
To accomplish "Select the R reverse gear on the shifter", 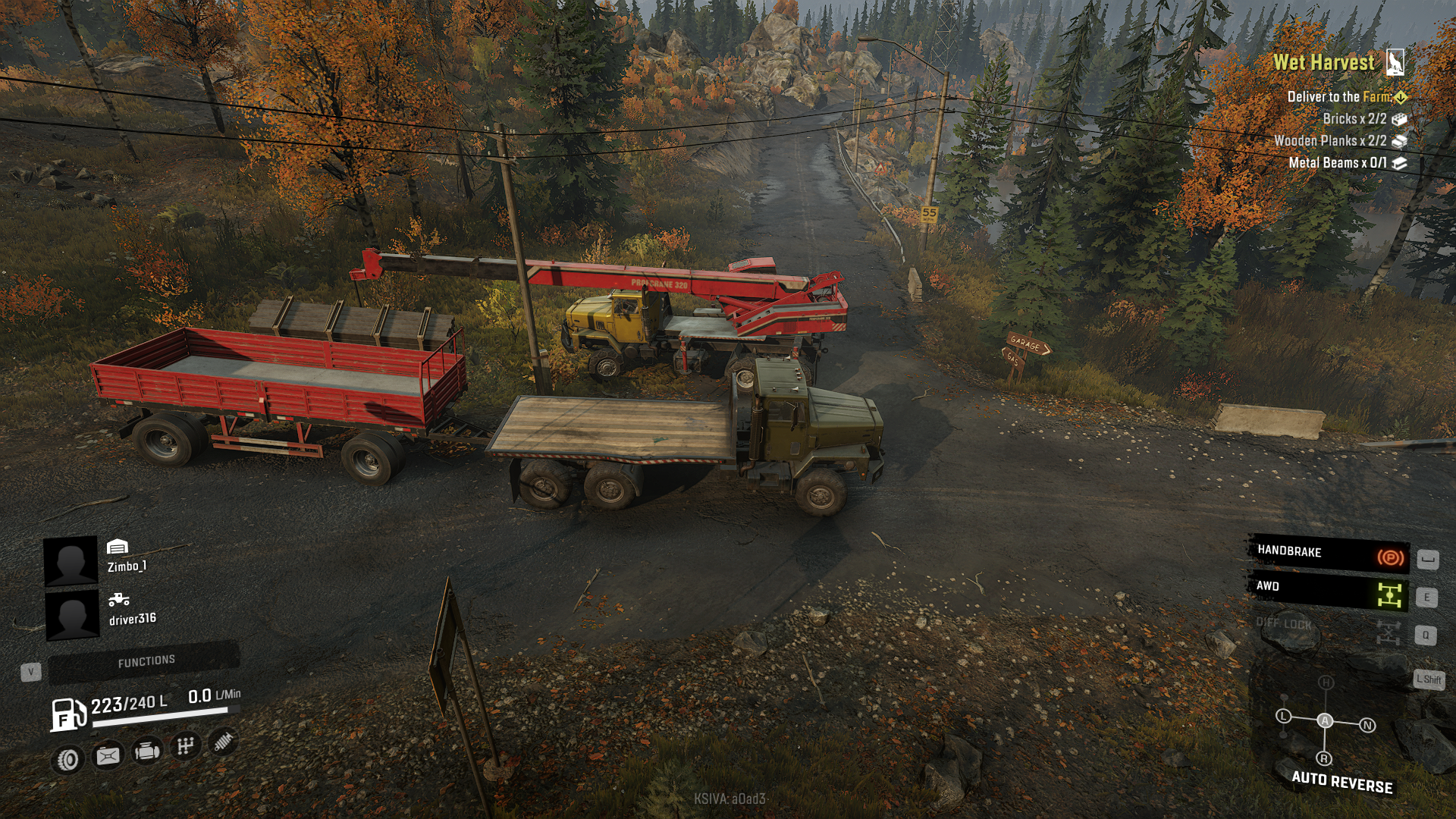I will (1324, 758).
